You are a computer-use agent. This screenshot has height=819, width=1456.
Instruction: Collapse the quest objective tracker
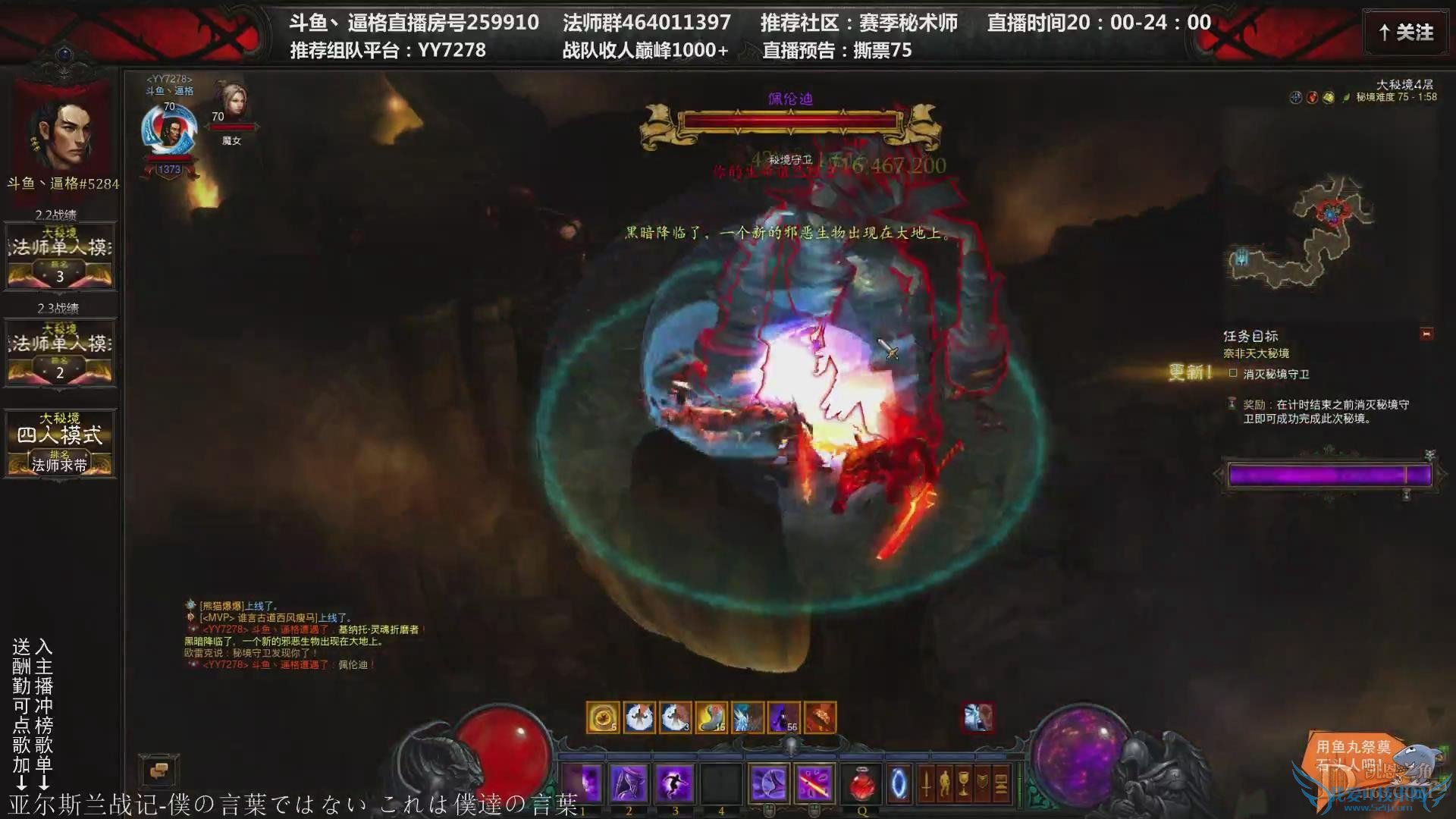[x=1426, y=334]
